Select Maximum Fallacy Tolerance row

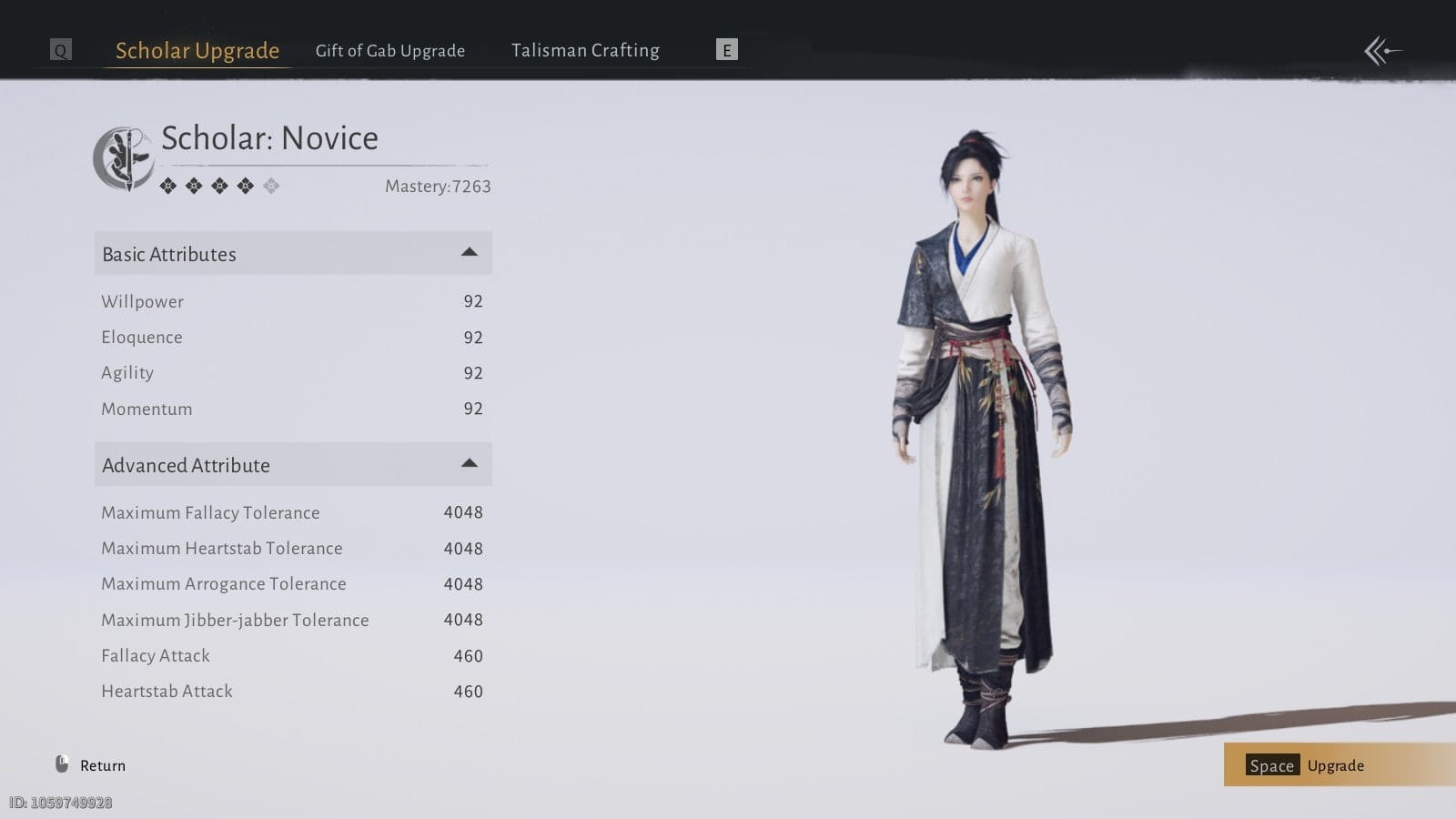click(x=291, y=512)
